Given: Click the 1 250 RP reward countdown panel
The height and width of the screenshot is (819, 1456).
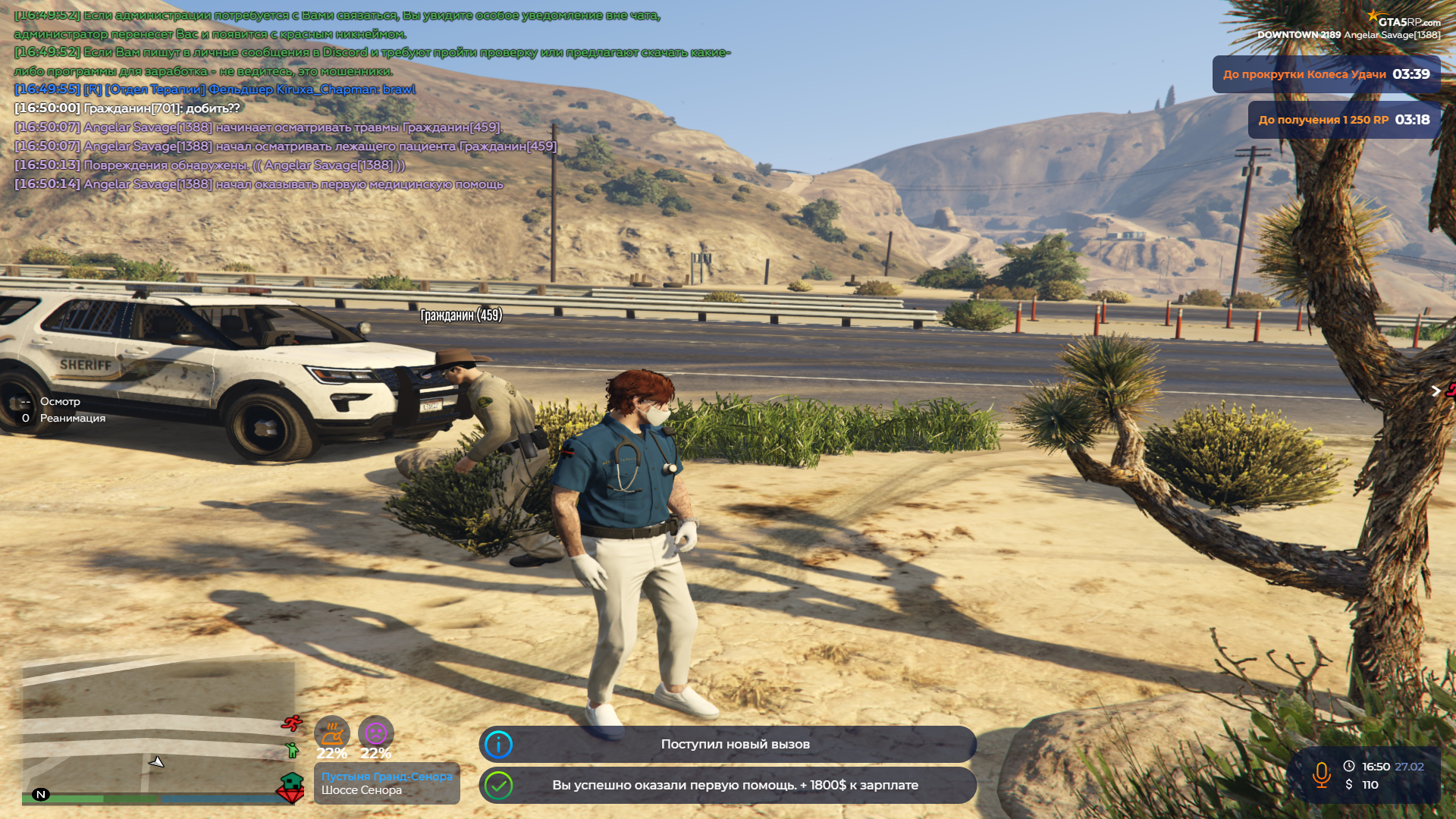Looking at the screenshot, I should pyautogui.click(x=1344, y=120).
